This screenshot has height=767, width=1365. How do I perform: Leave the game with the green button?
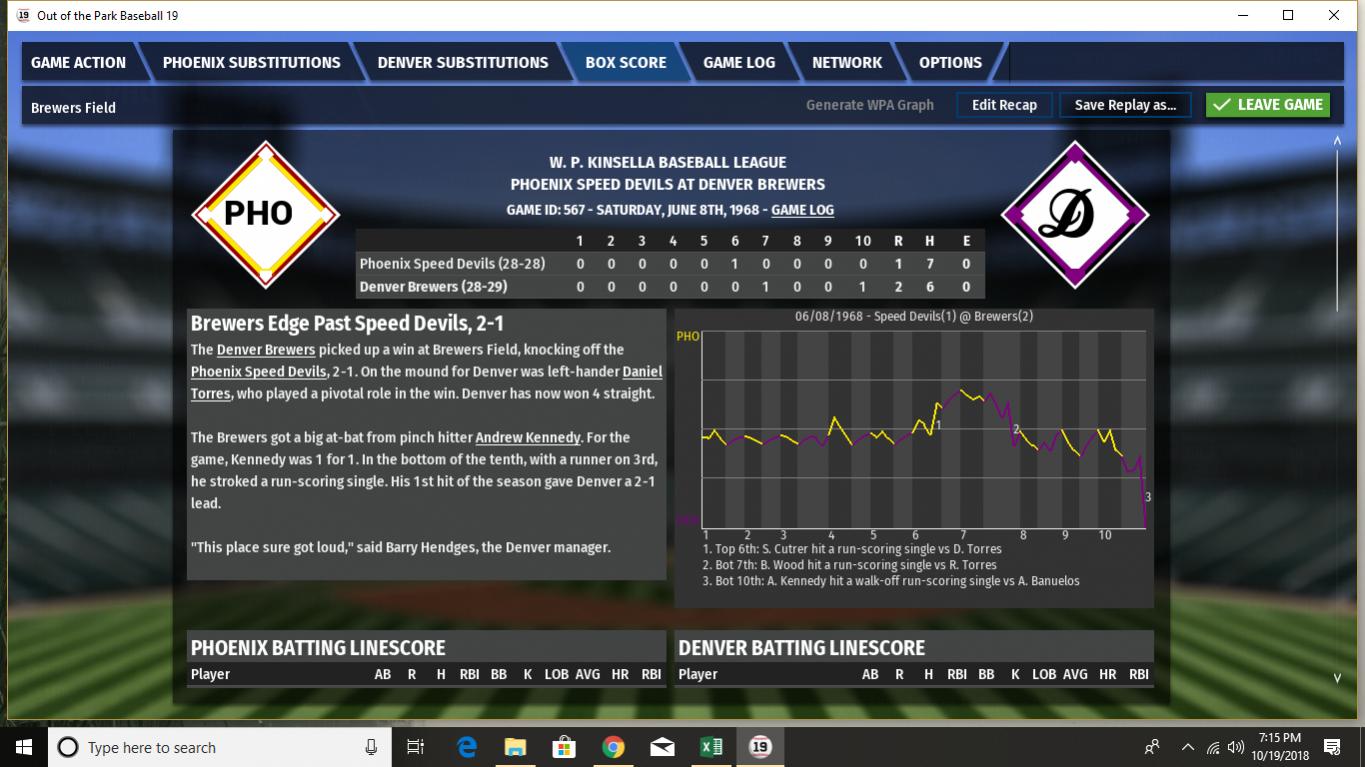click(x=1267, y=105)
